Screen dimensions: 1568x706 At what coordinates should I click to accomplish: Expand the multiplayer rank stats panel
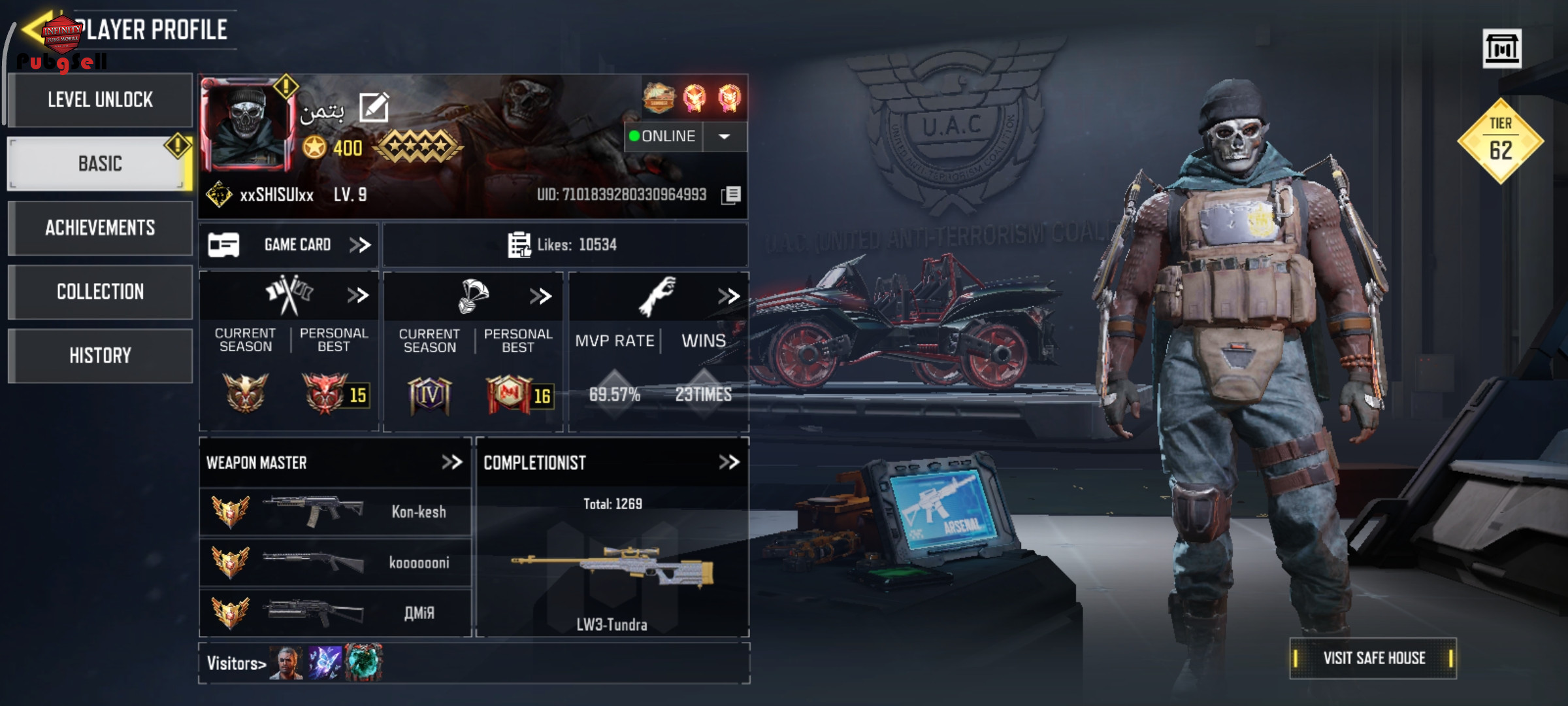[x=357, y=295]
